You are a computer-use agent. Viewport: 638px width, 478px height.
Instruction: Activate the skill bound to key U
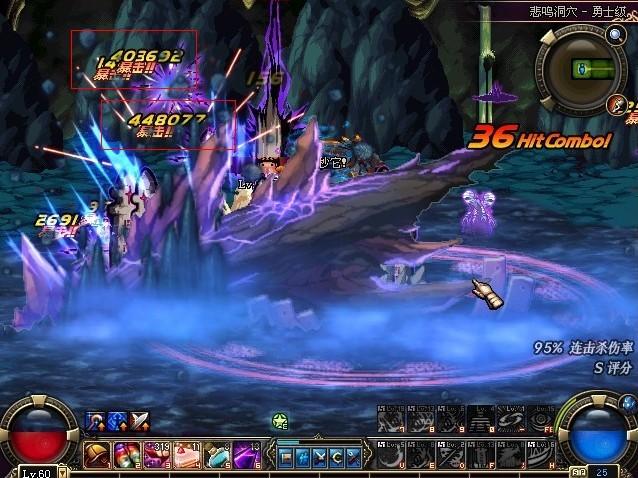(389, 456)
